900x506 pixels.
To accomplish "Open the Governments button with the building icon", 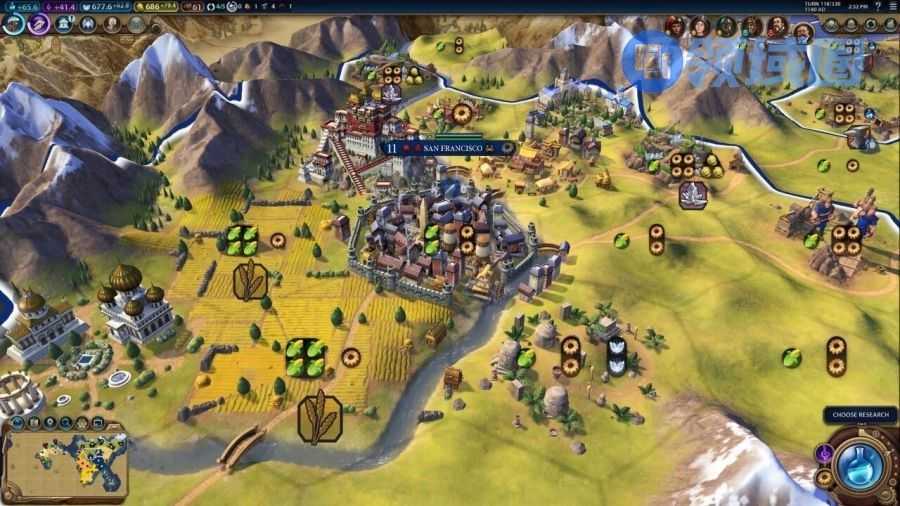I will click(x=64, y=23).
